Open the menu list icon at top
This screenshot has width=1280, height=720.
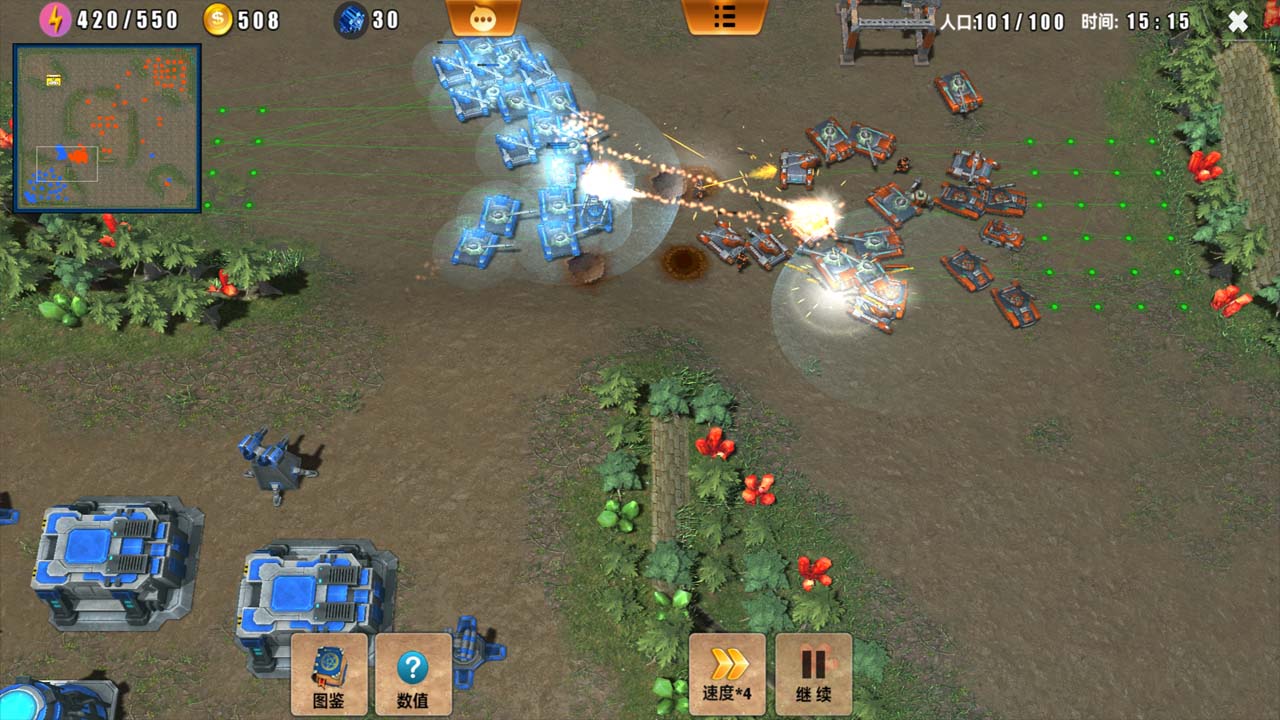tap(726, 17)
